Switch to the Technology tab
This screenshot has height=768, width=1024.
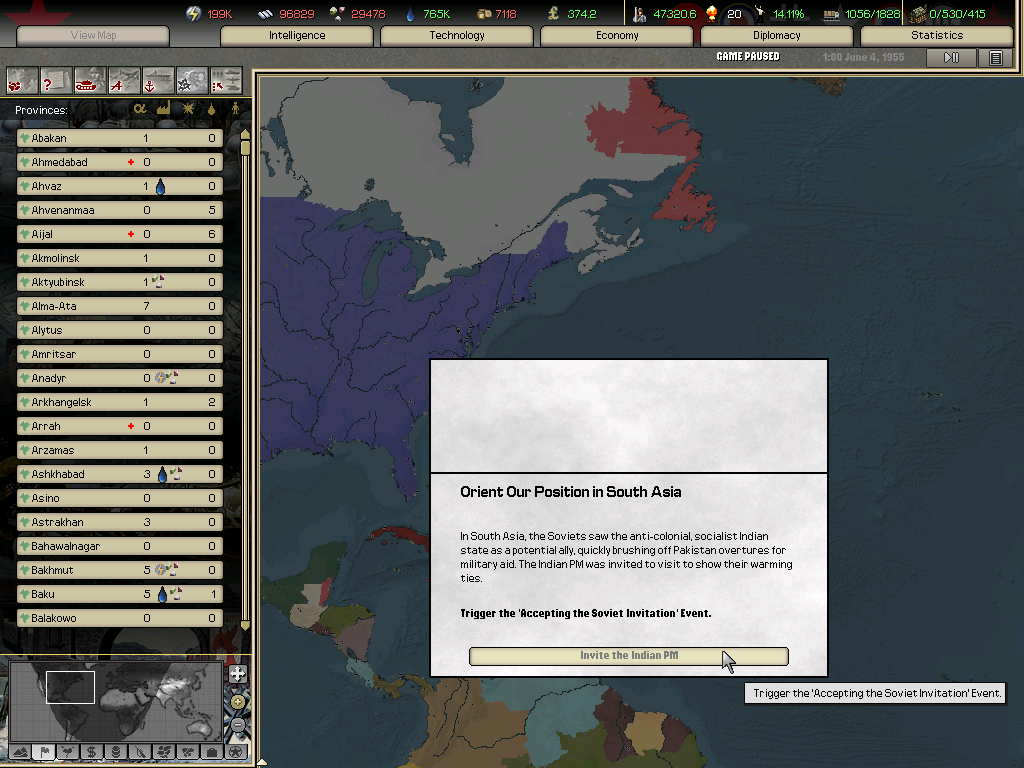coord(457,36)
